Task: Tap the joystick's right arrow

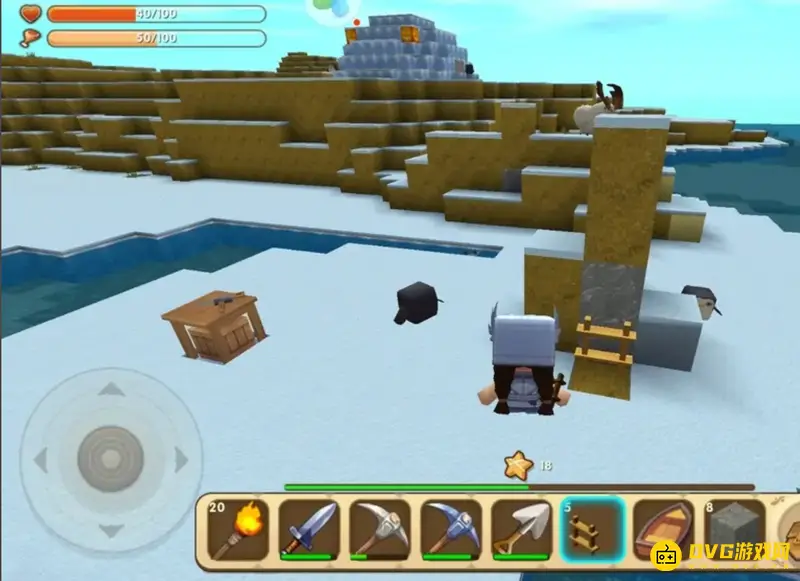Action: tap(181, 460)
